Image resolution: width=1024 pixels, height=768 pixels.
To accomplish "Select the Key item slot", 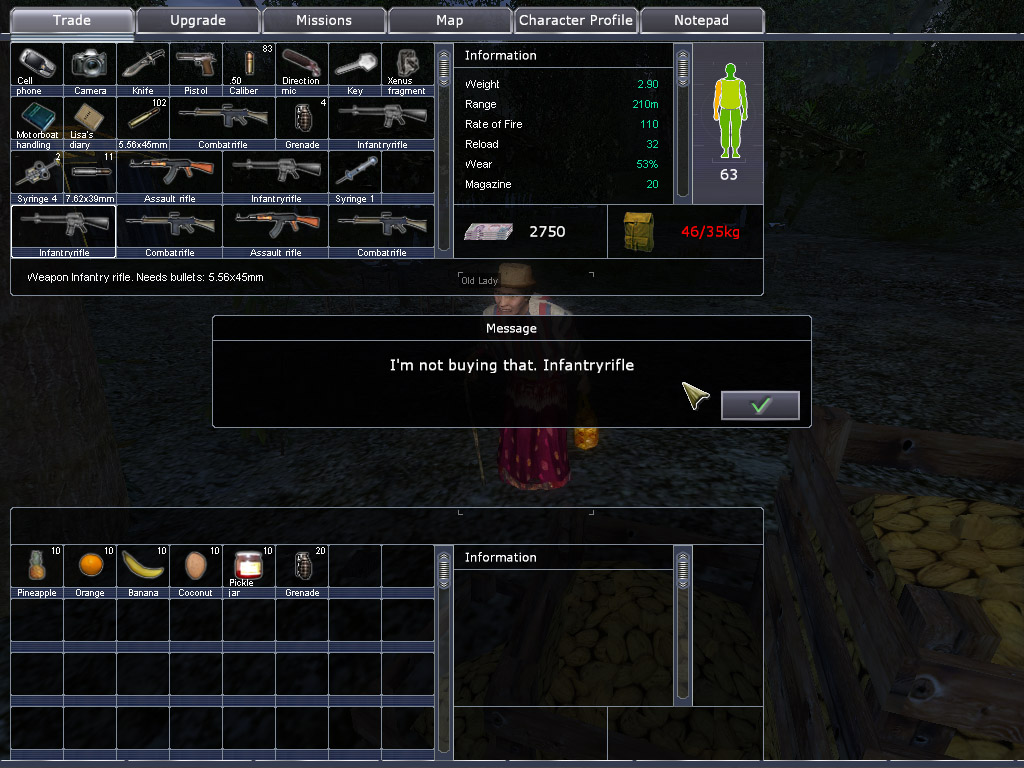I will 354,67.
